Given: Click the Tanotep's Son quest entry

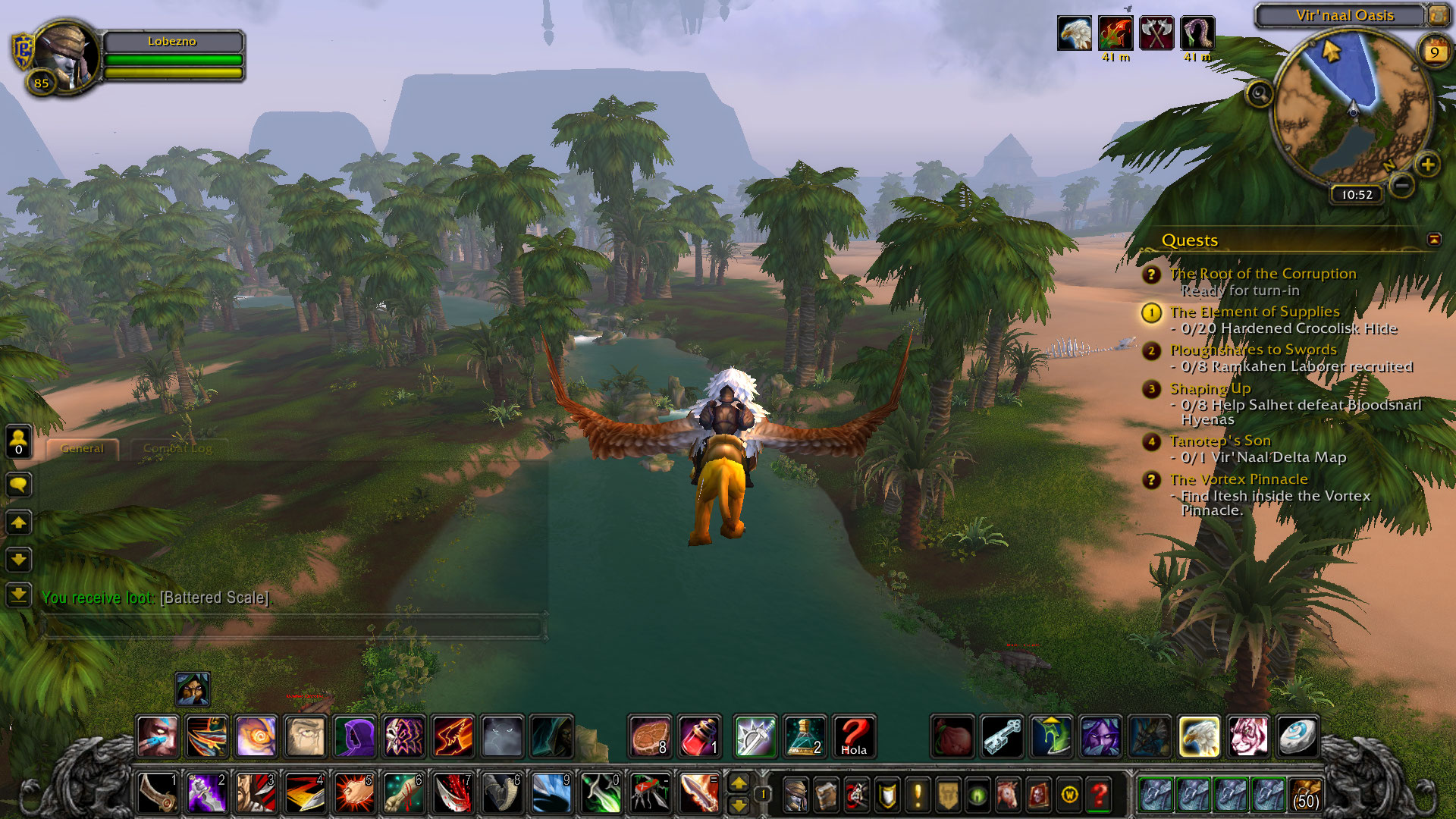Looking at the screenshot, I should point(1219,441).
